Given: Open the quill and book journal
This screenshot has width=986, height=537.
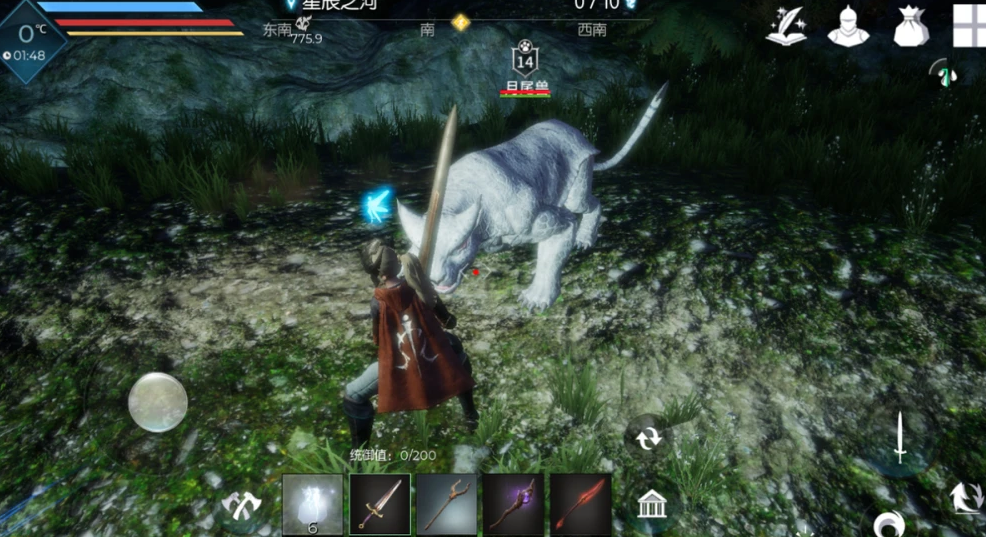Looking at the screenshot, I should click(787, 27).
